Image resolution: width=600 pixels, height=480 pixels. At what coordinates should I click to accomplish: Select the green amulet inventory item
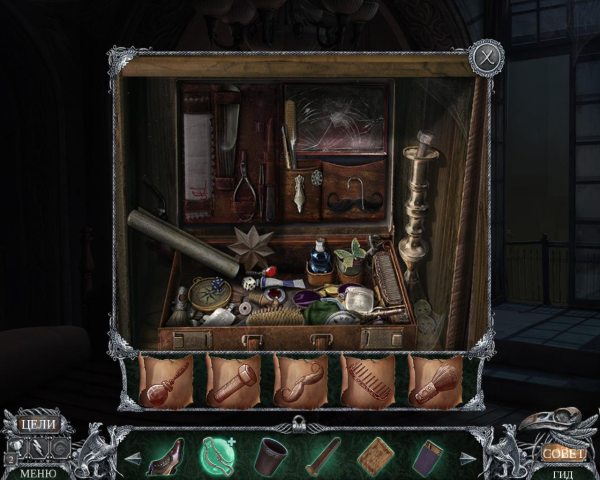[217, 454]
